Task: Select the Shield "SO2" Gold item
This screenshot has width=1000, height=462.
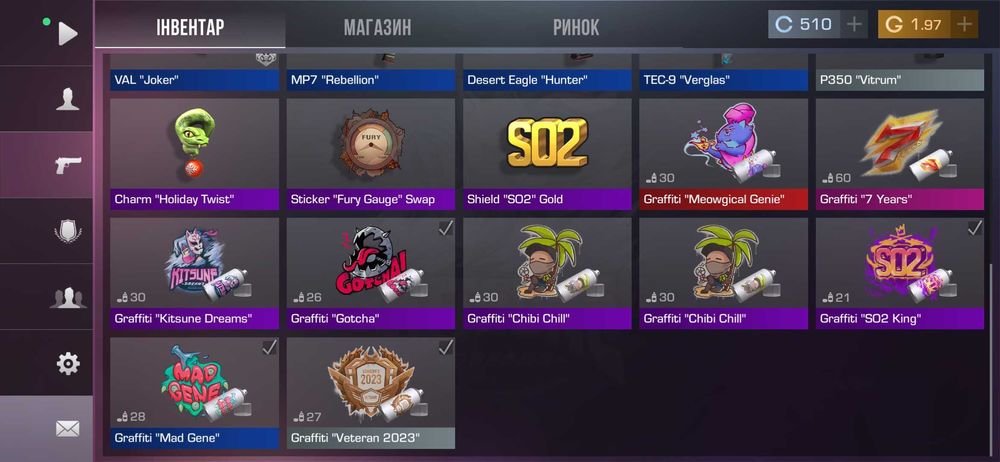Action: tap(547, 153)
